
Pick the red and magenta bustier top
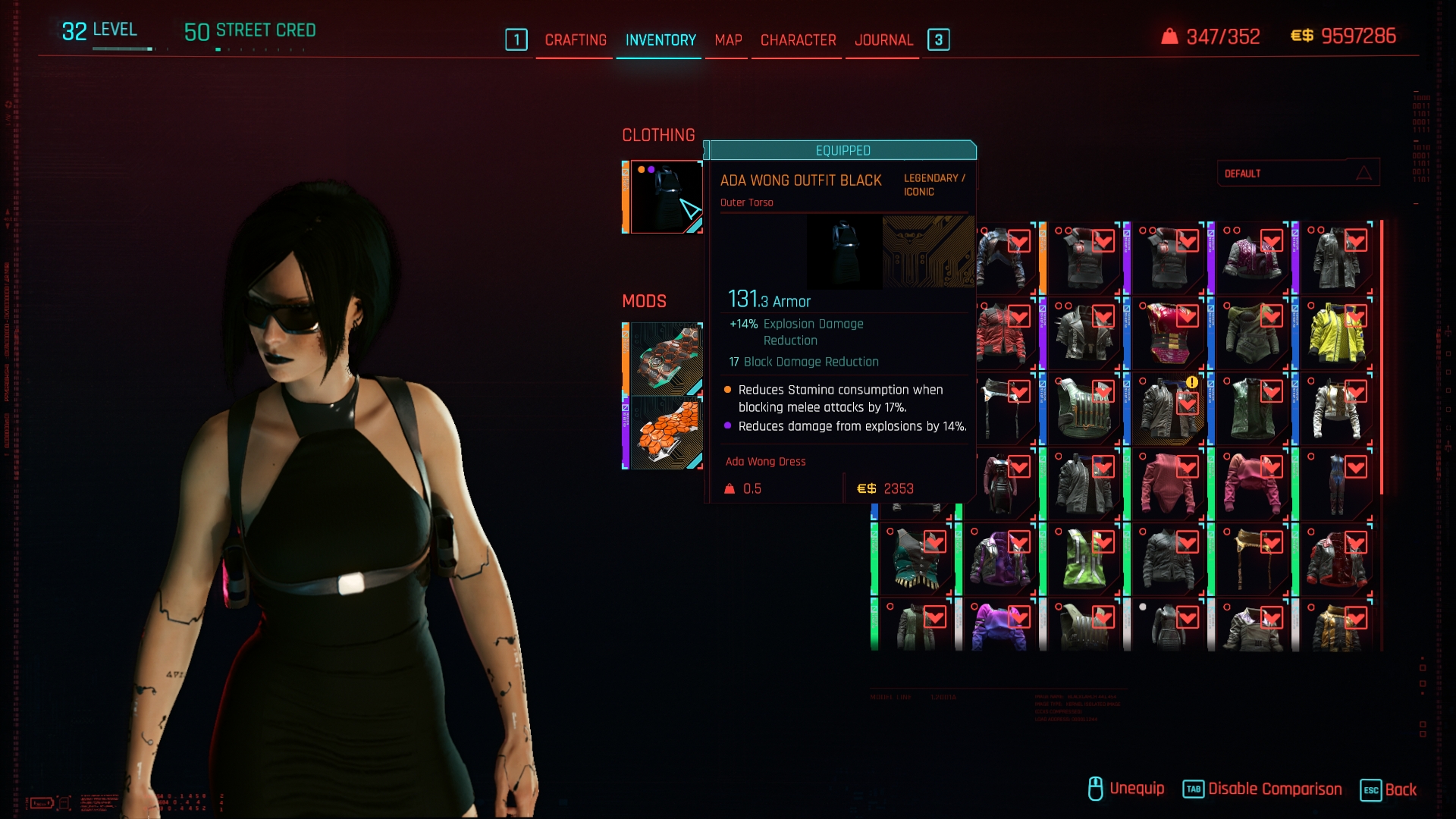click(x=1168, y=334)
